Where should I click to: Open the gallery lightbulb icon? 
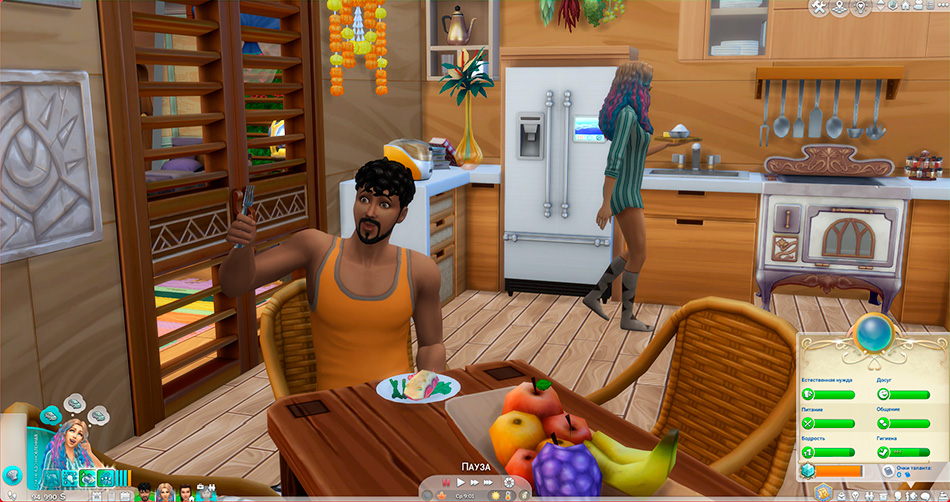(861, 8)
